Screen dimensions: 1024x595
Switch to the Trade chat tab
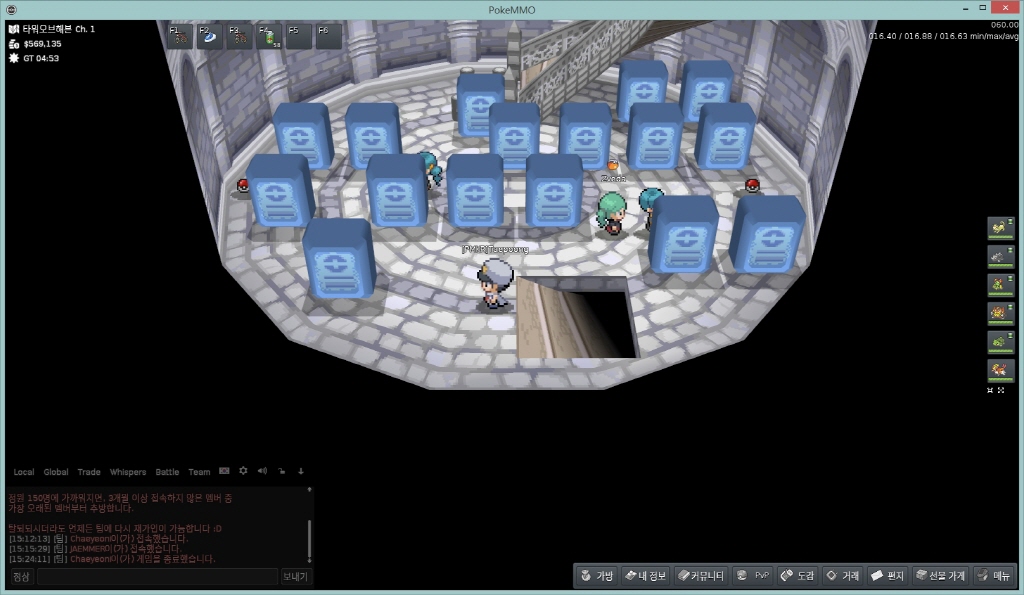click(89, 472)
